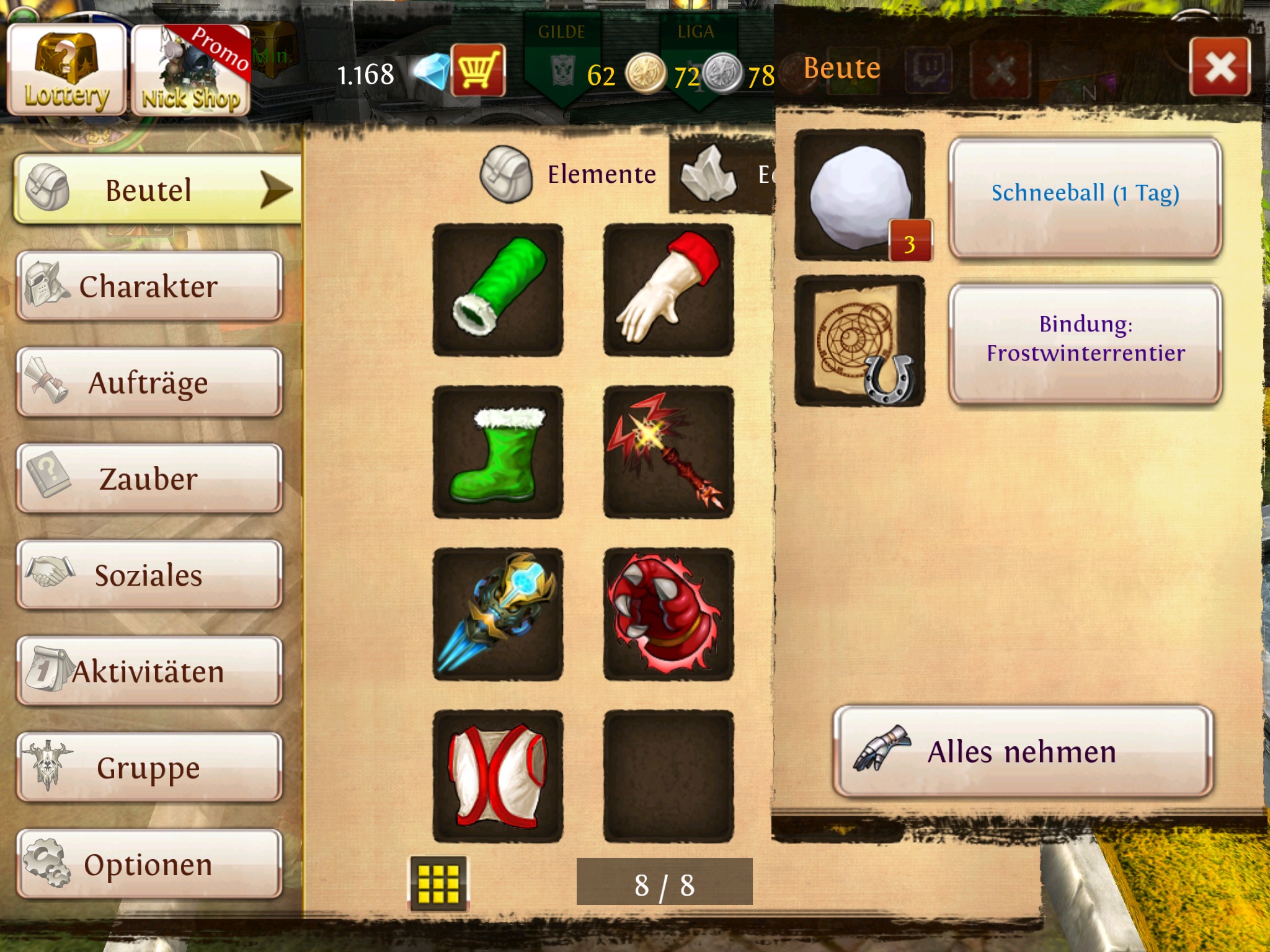
Task: Select the red lightning staff slot
Action: click(x=668, y=452)
